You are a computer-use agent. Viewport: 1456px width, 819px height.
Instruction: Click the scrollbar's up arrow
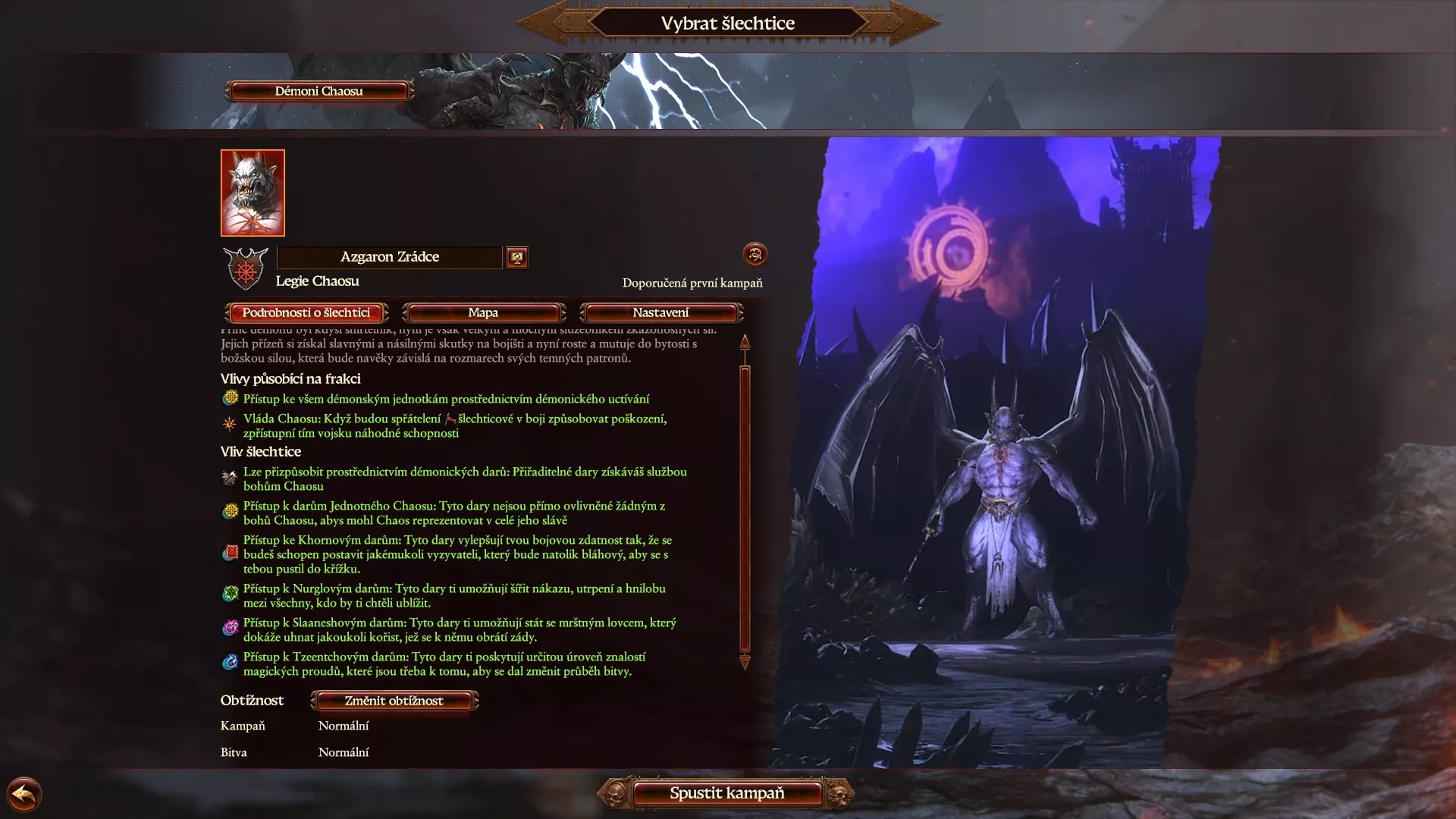pyautogui.click(x=745, y=342)
